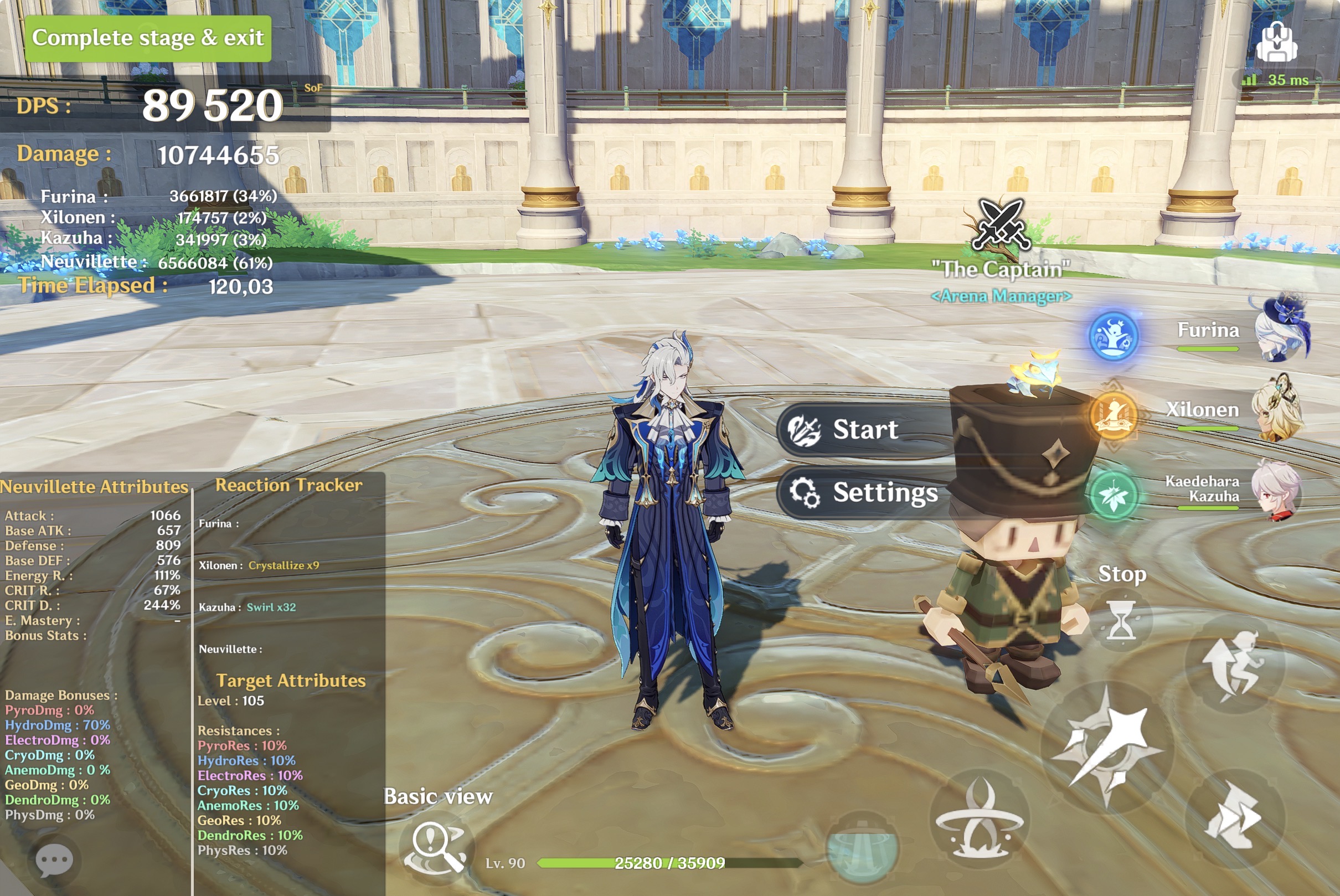This screenshot has width=1340, height=896.
Task: Open the chat bubble icon
Action: click(x=54, y=861)
